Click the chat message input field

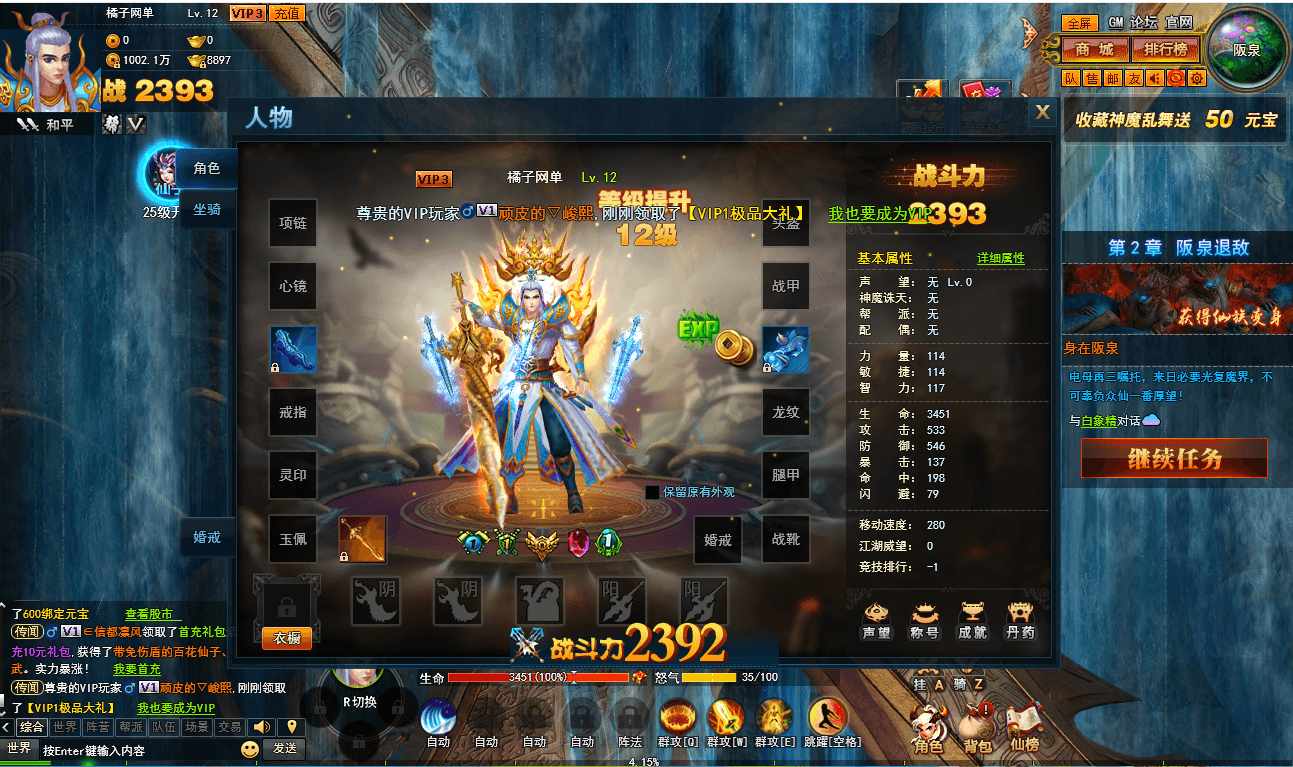pos(100,749)
